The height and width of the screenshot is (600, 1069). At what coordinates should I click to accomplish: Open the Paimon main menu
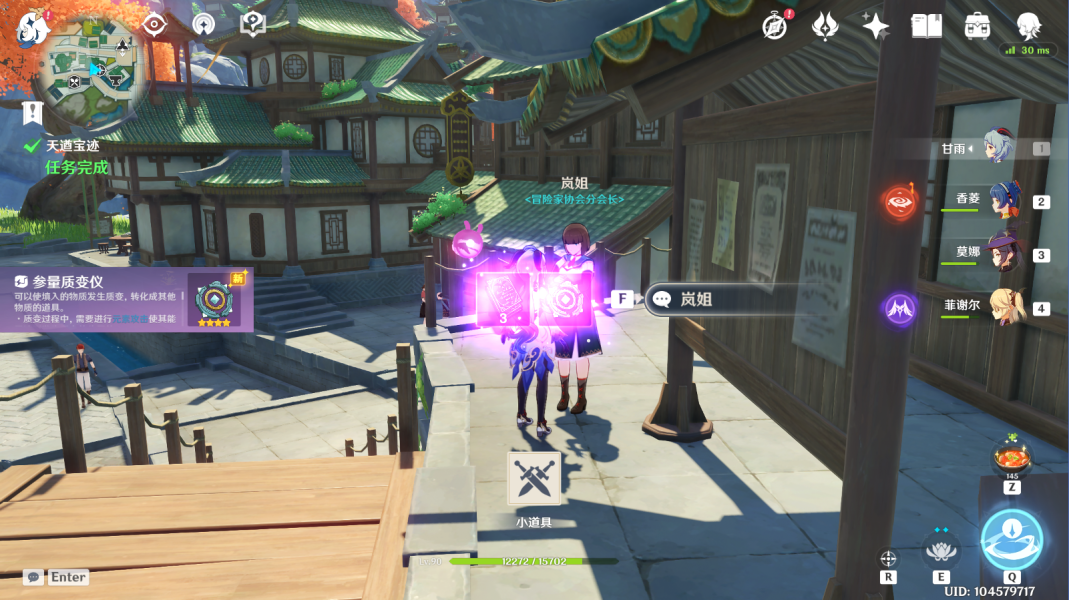coord(33,27)
